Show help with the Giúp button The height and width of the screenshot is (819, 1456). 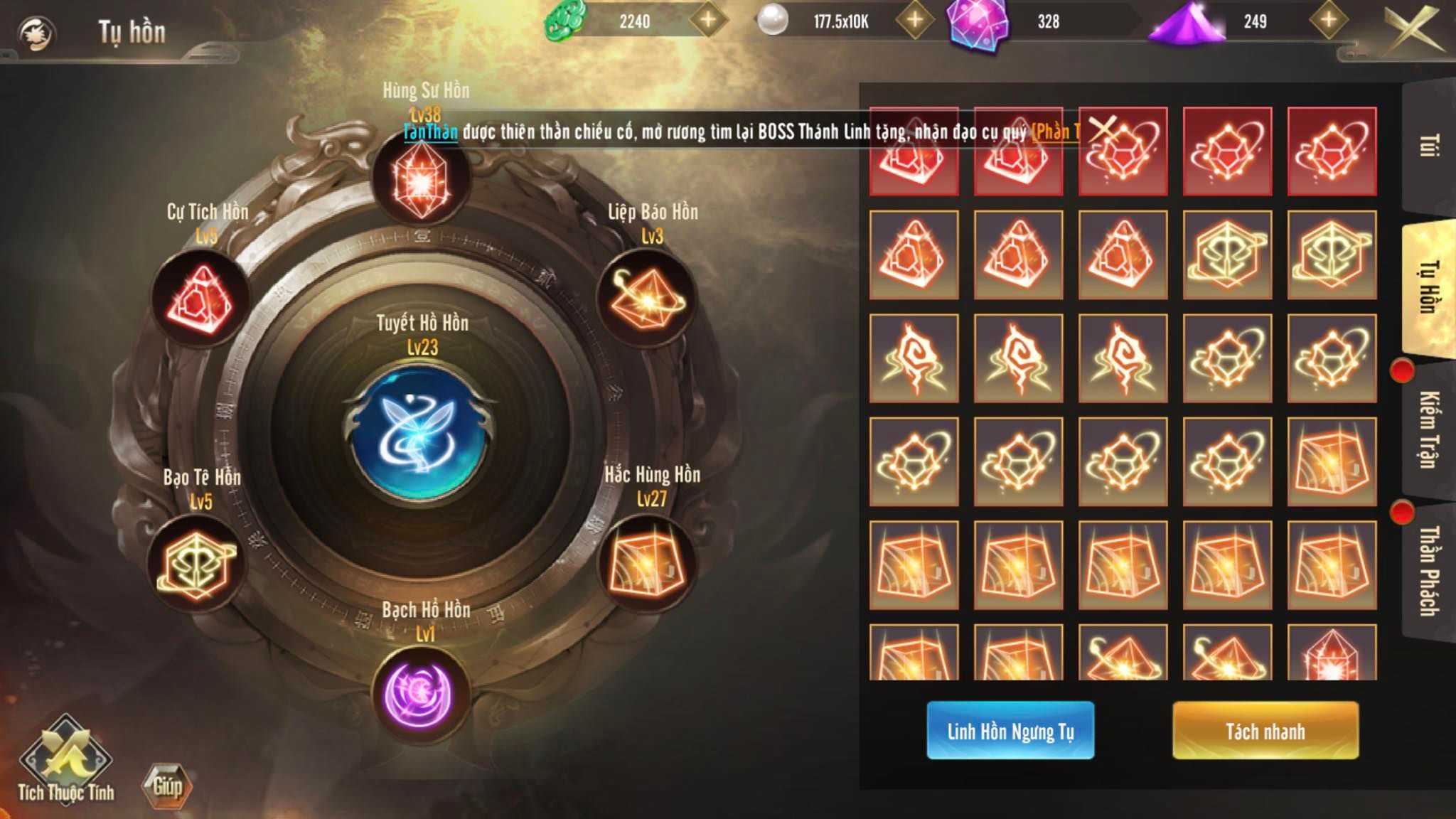coord(167,786)
